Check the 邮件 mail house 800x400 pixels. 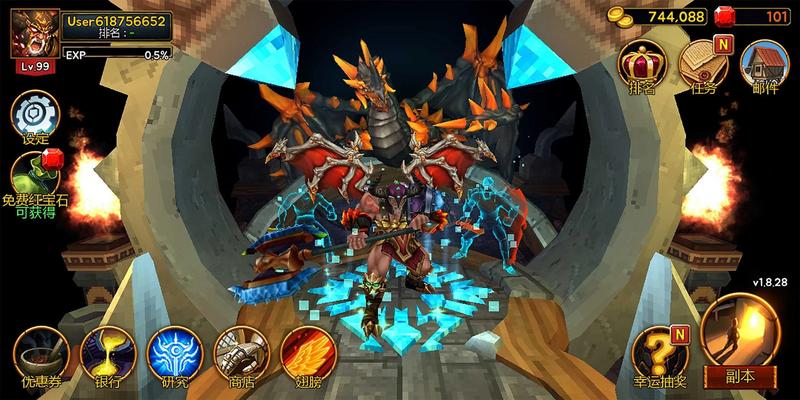coord(764,66)
